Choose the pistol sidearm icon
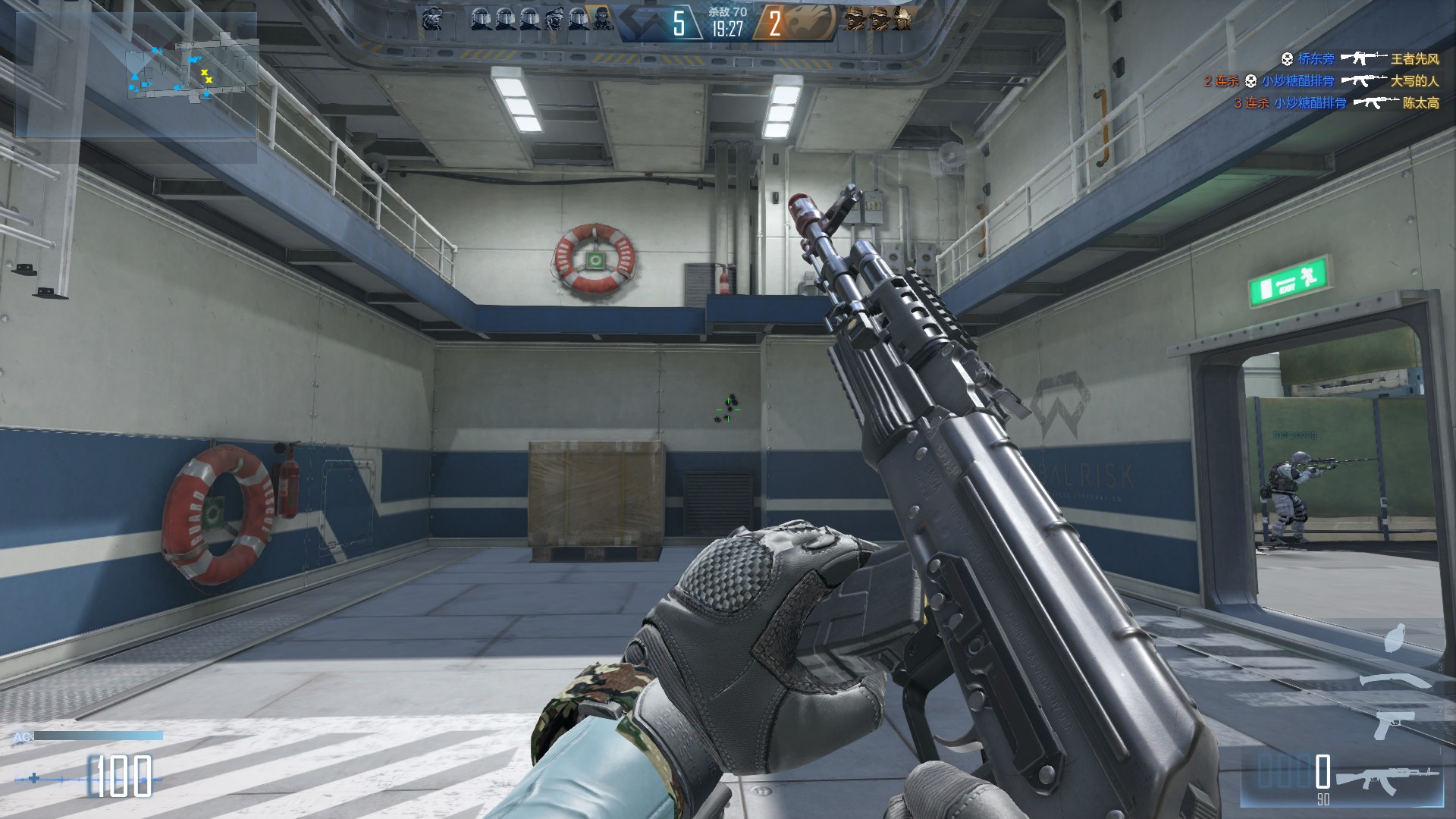Viewport: 1456px width, 819px height. coord(1394,724)
